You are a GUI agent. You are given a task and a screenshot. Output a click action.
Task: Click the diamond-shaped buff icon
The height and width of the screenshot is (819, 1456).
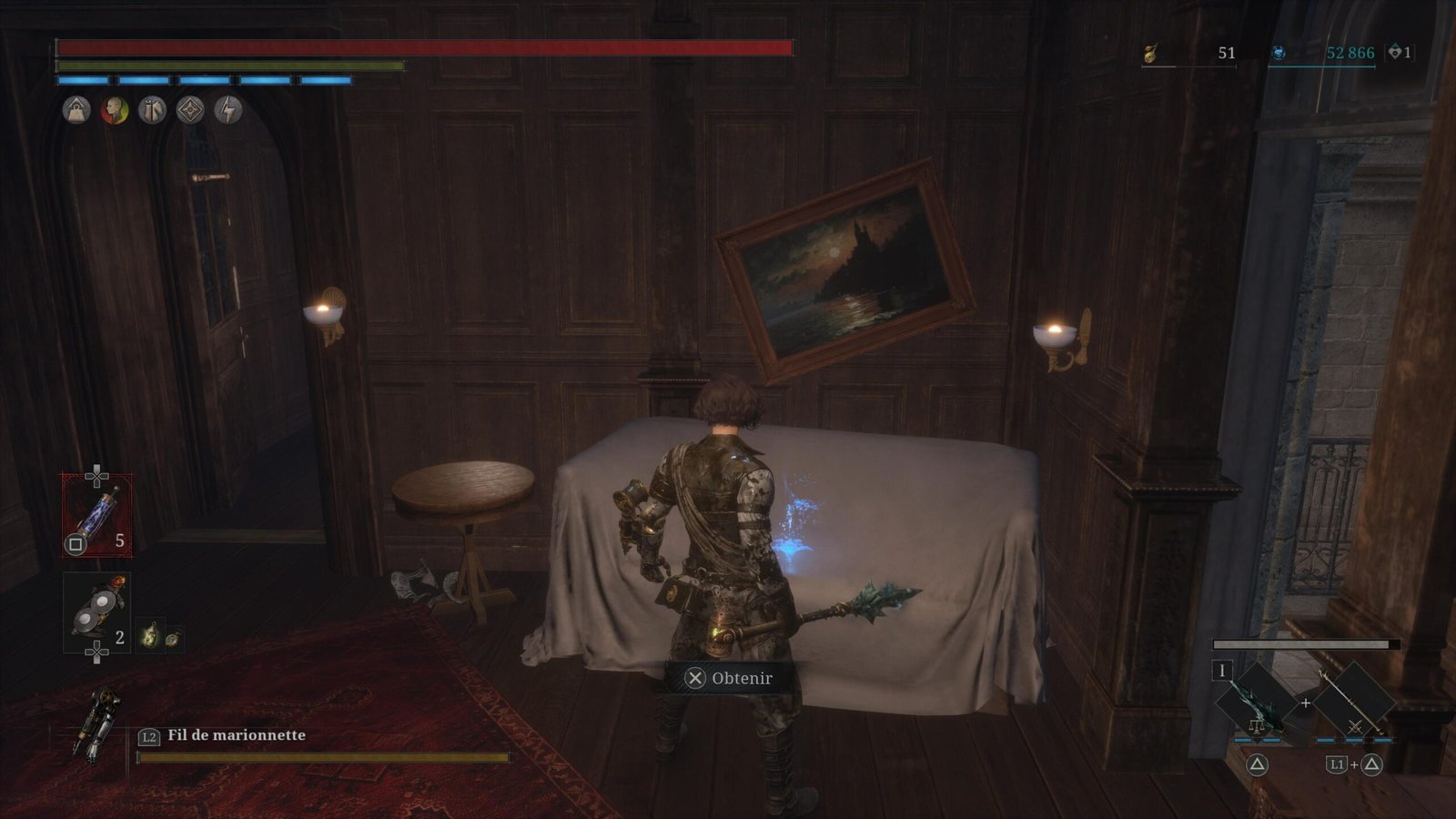190,111
